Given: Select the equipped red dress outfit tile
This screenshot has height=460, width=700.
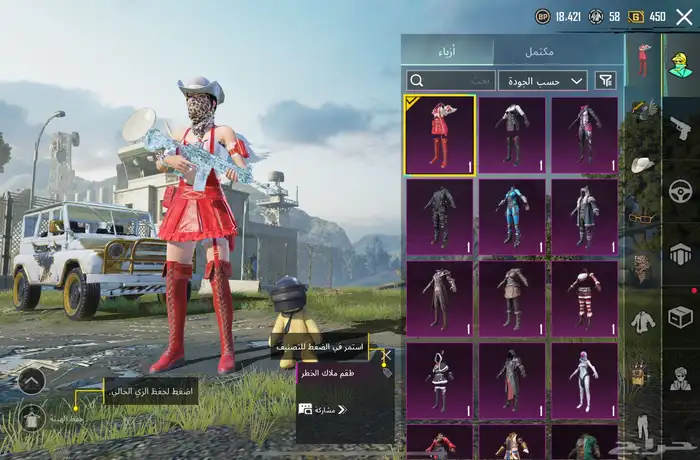Looking at the screenshot, I should tap(440, 136).
